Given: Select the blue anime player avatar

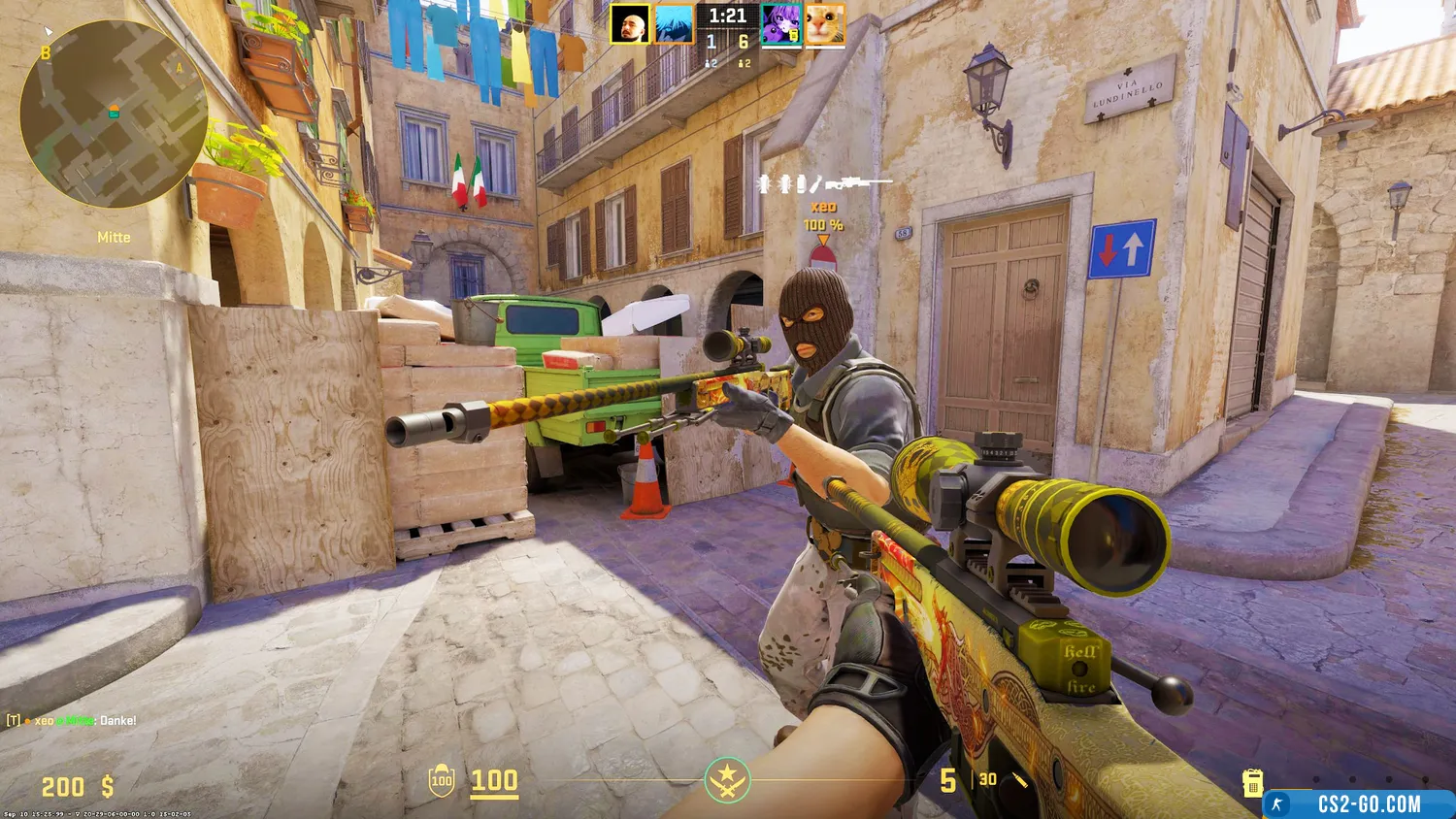Looking at the screenshot, I should (674, 24).
